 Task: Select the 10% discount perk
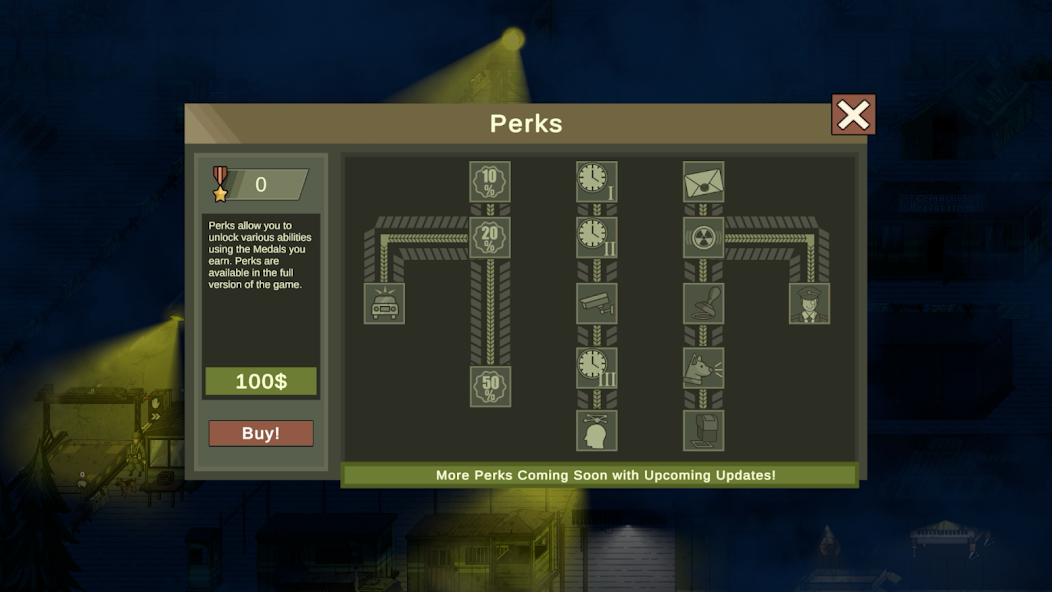click(490, 182)
